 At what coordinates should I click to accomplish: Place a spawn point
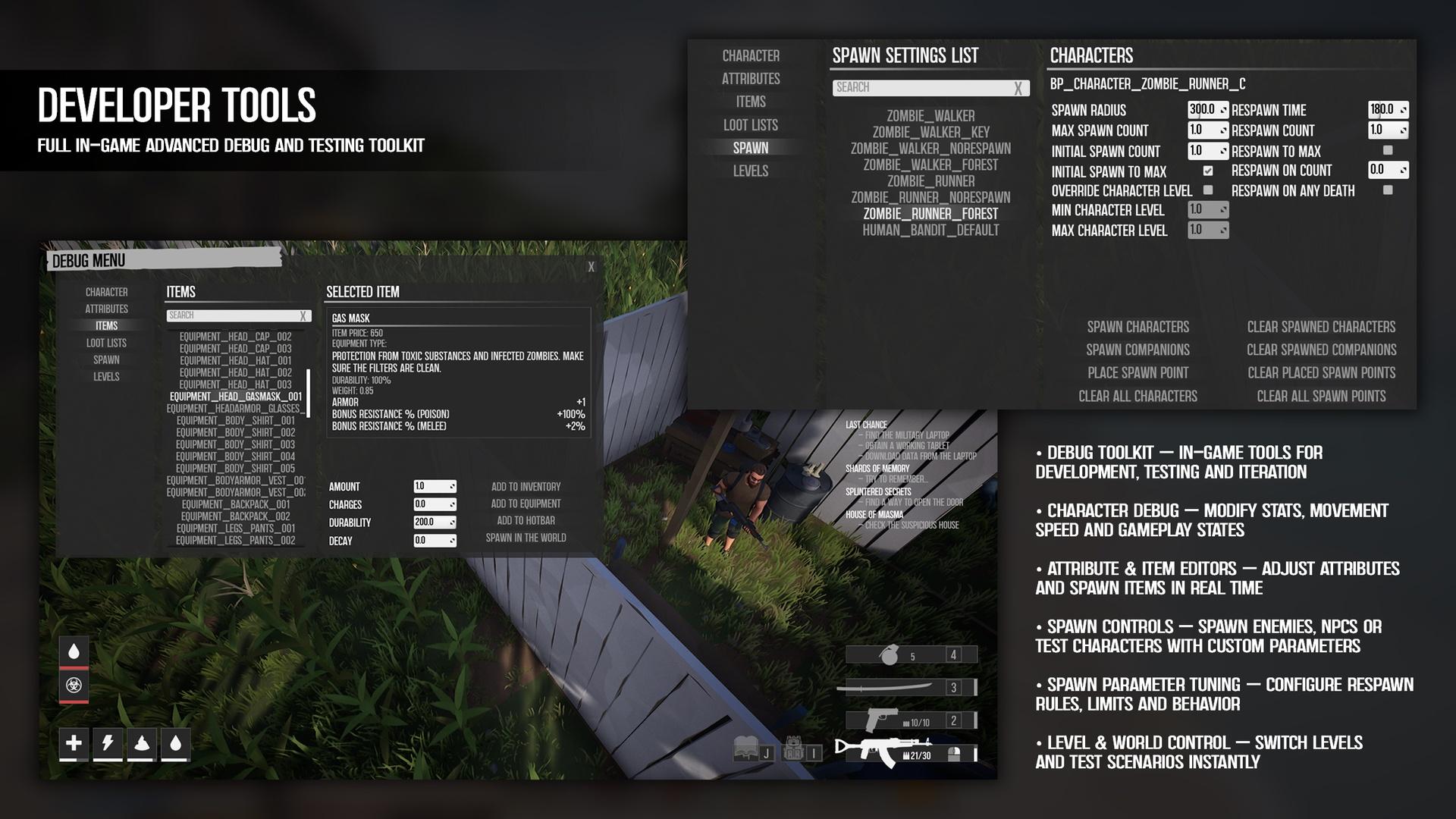click(1137, 373)
